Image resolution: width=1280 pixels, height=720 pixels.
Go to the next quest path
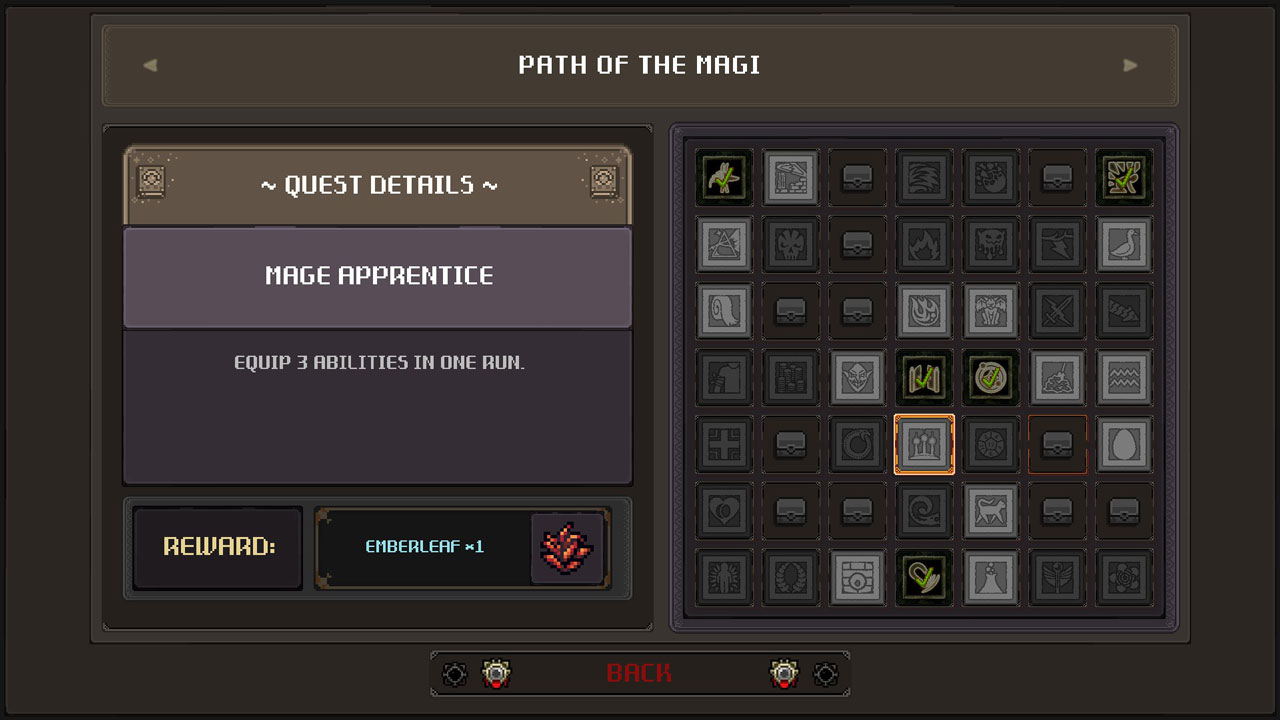(x=1130, y=66)
